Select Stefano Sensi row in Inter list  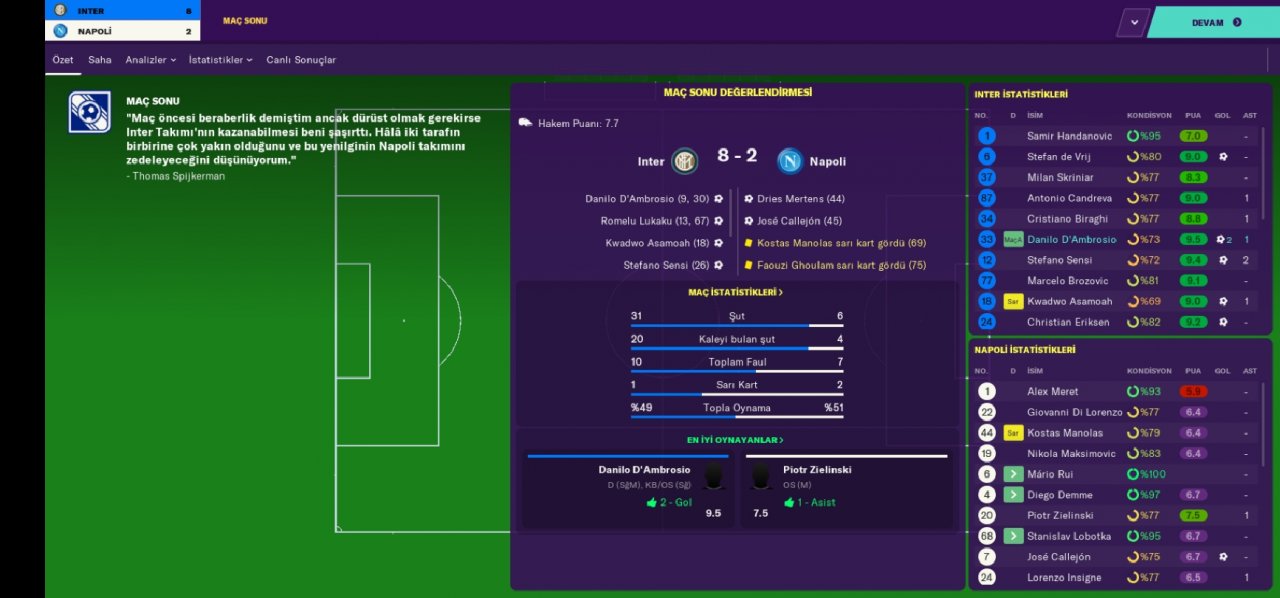(x=1060, y=260)
